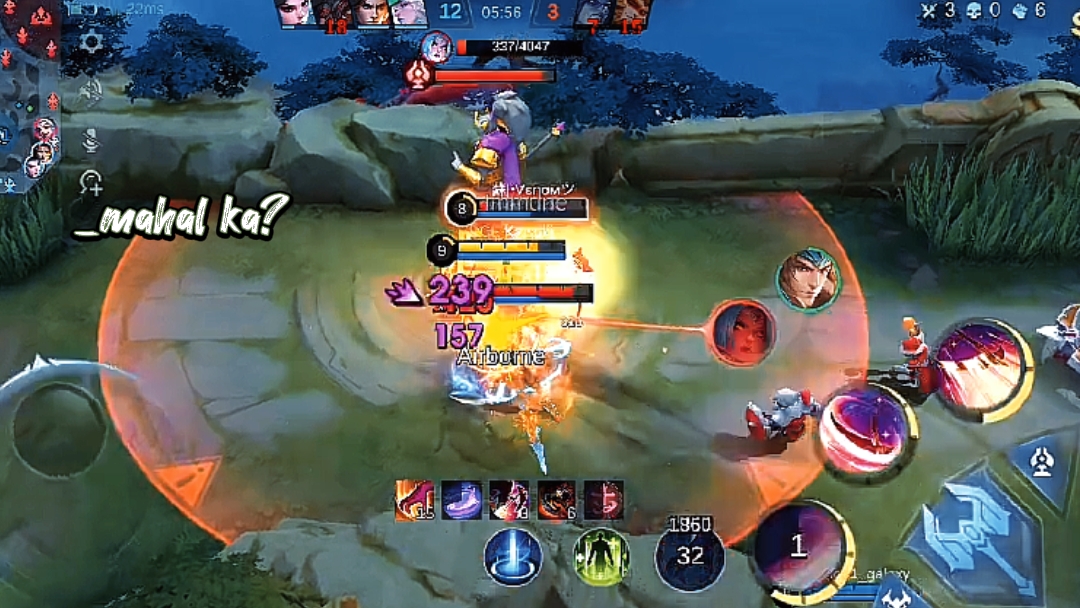Tap the battle spell on cooldown showing 32
Image resolution: width=1080 pixels, height=608 pixels.
click(690, 555)
